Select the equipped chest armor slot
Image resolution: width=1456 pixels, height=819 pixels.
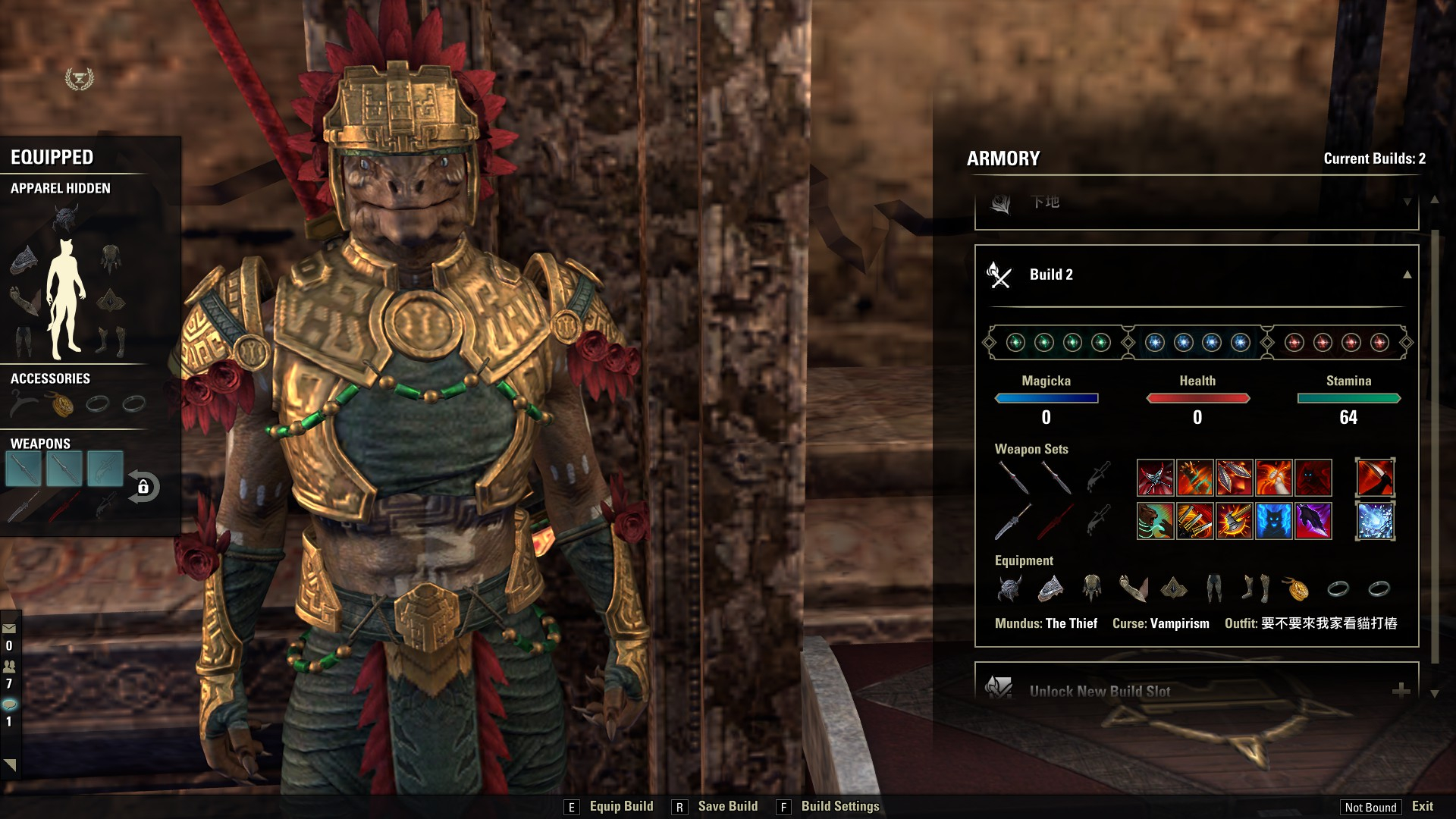pos(111,258)
